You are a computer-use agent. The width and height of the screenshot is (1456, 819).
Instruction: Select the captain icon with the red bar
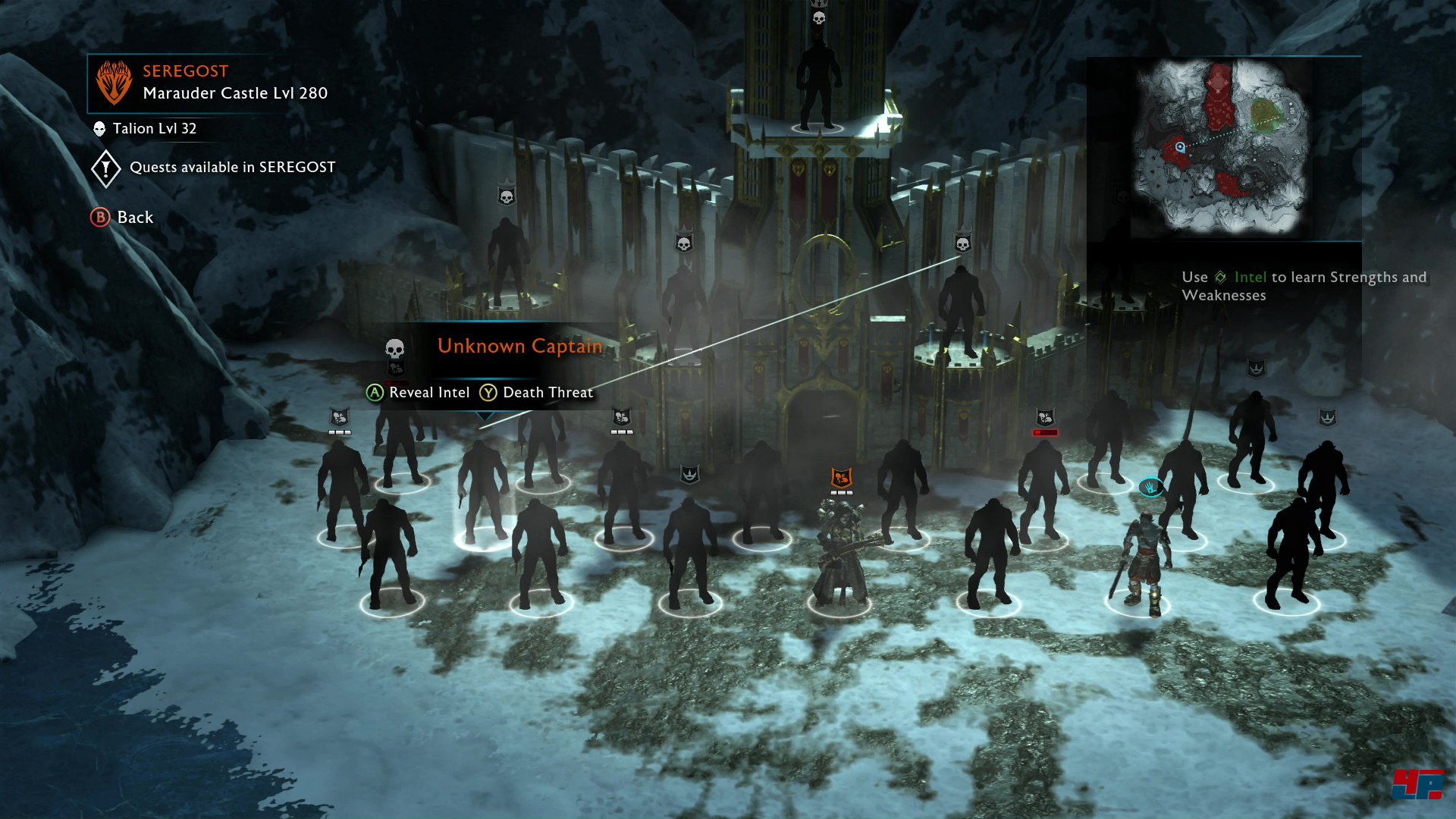click(x=1045, y=419)
